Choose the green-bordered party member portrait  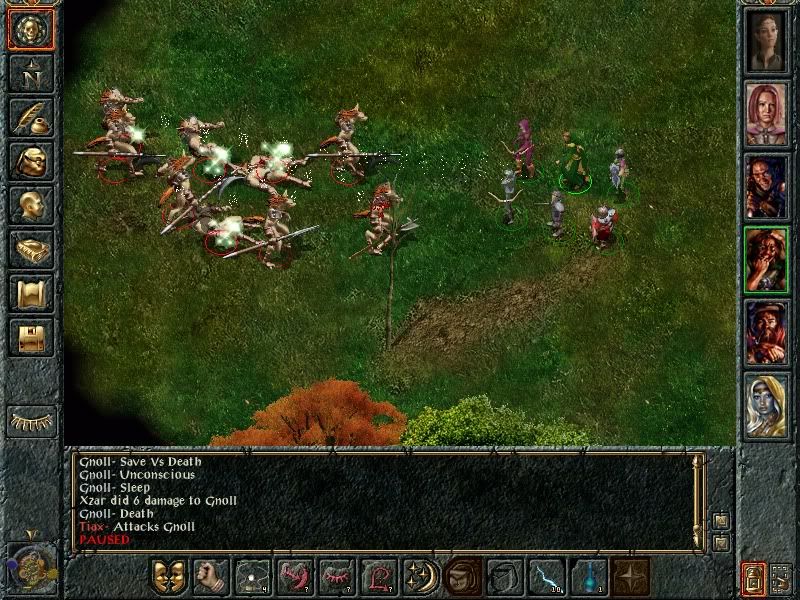765,257
